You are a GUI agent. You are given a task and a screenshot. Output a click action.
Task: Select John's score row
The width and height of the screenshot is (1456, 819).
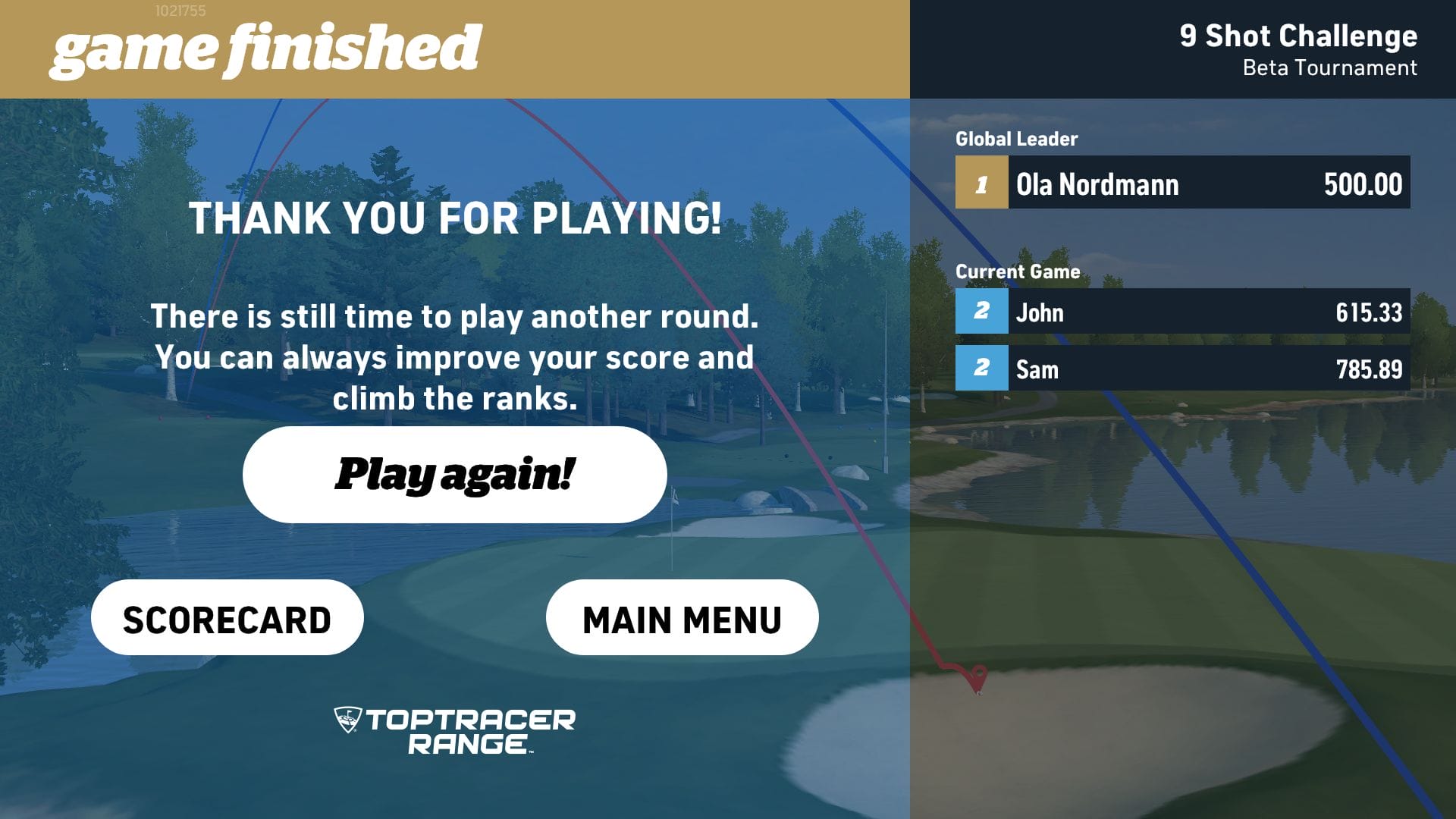pos(1182,311)
